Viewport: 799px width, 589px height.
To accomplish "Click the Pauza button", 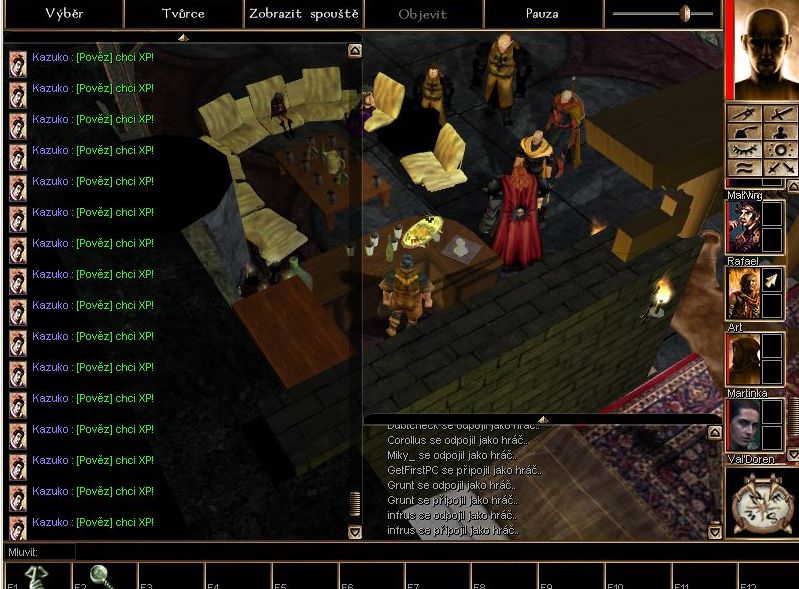I will (x=542, y=14).
